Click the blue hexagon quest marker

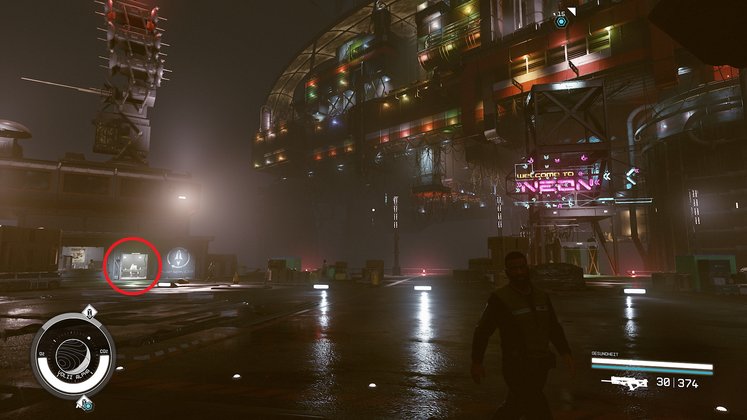tap(561, 21)
